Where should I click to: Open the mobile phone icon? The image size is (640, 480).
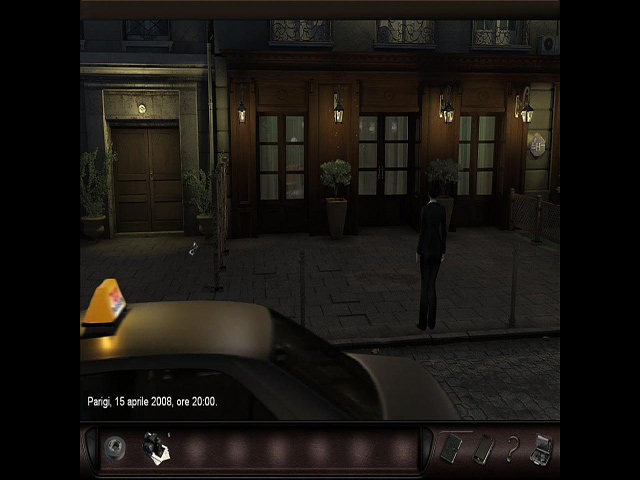[483, 449]
